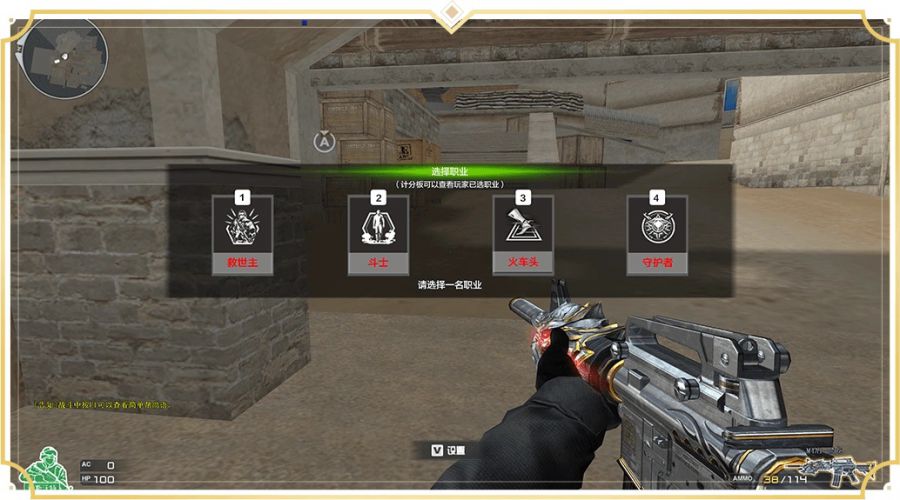Click the circular minimap radar

(63, 56)
